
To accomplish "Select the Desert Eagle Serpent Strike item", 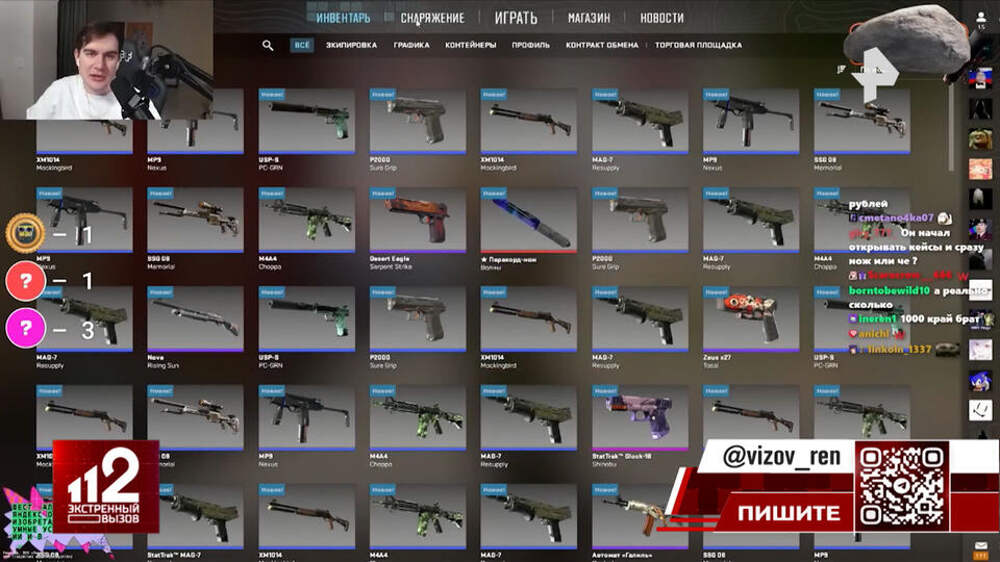I will coord(417,220).
